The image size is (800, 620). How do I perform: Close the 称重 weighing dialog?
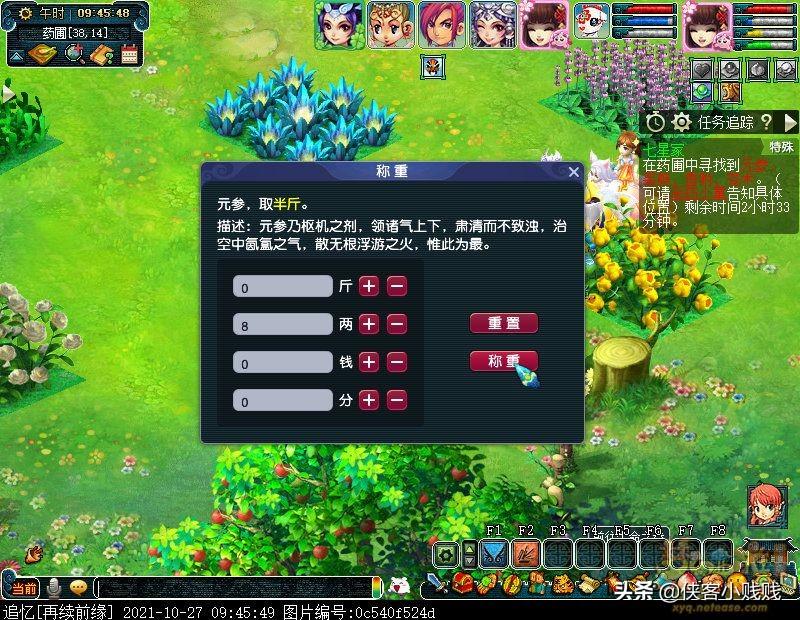click(574, 172)
